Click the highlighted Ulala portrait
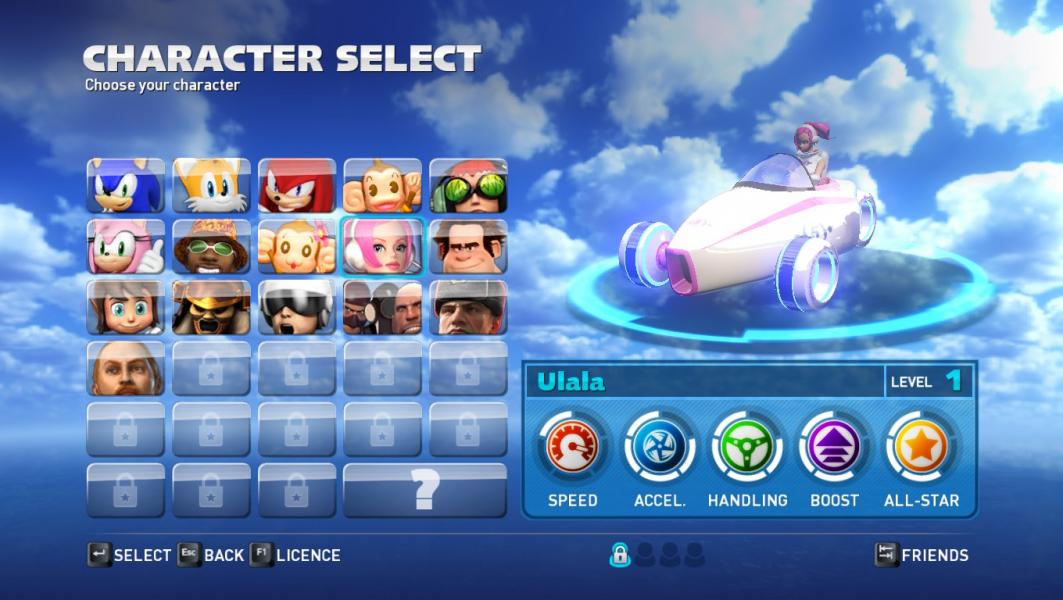The height and width of the screenshot is (600, 1063). click(x=383, y=247)
